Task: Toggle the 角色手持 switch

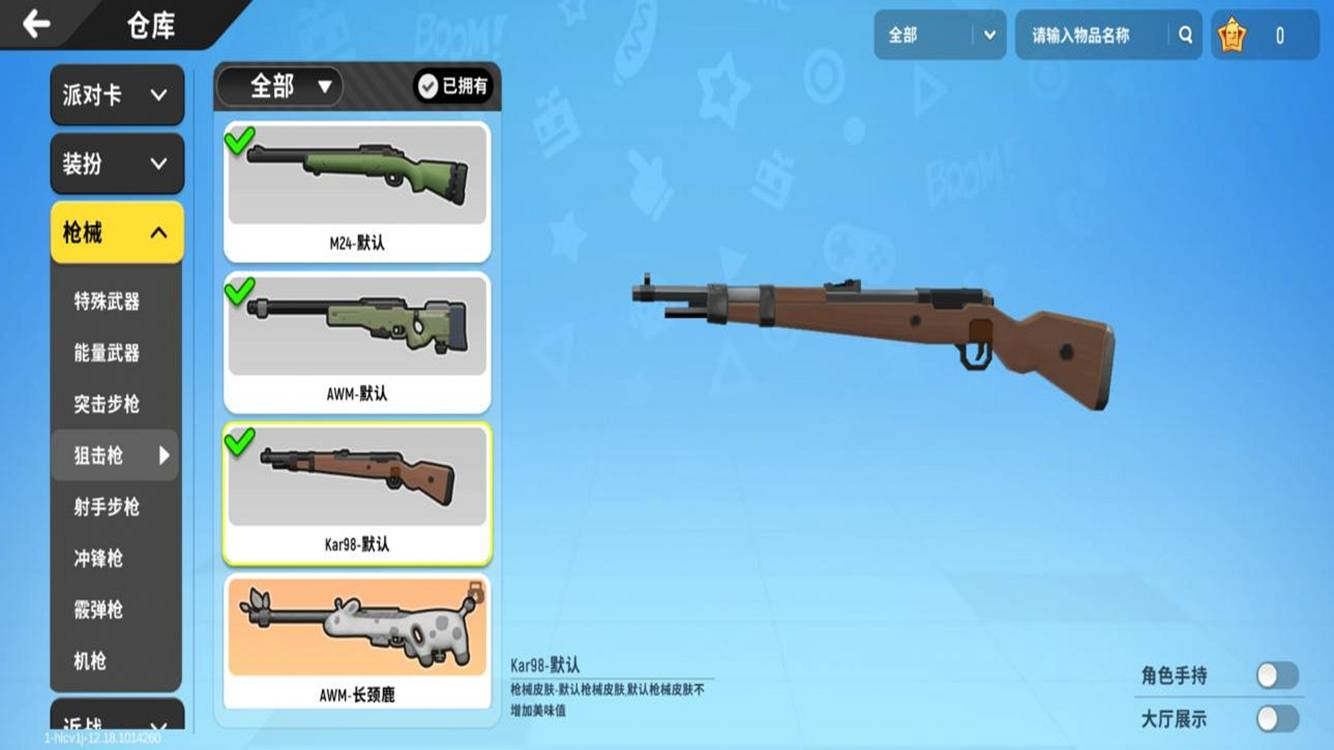Action: click(1277, 676)
